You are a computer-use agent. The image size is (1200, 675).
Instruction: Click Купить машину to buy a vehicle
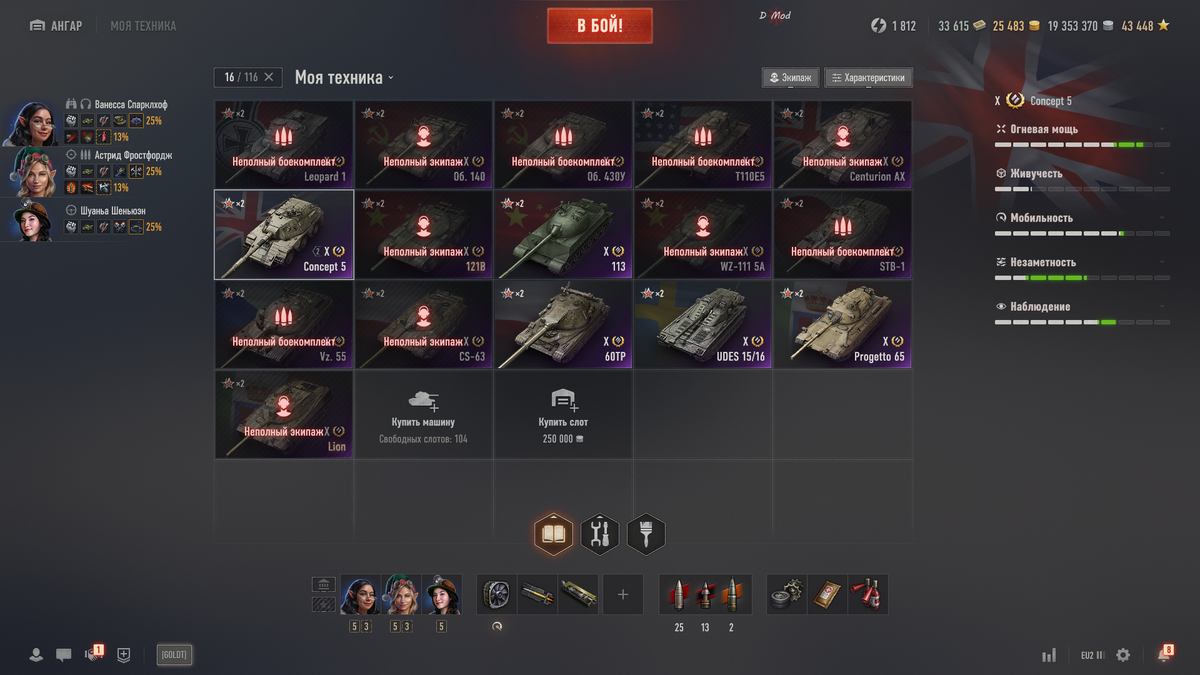click(423, 414)
